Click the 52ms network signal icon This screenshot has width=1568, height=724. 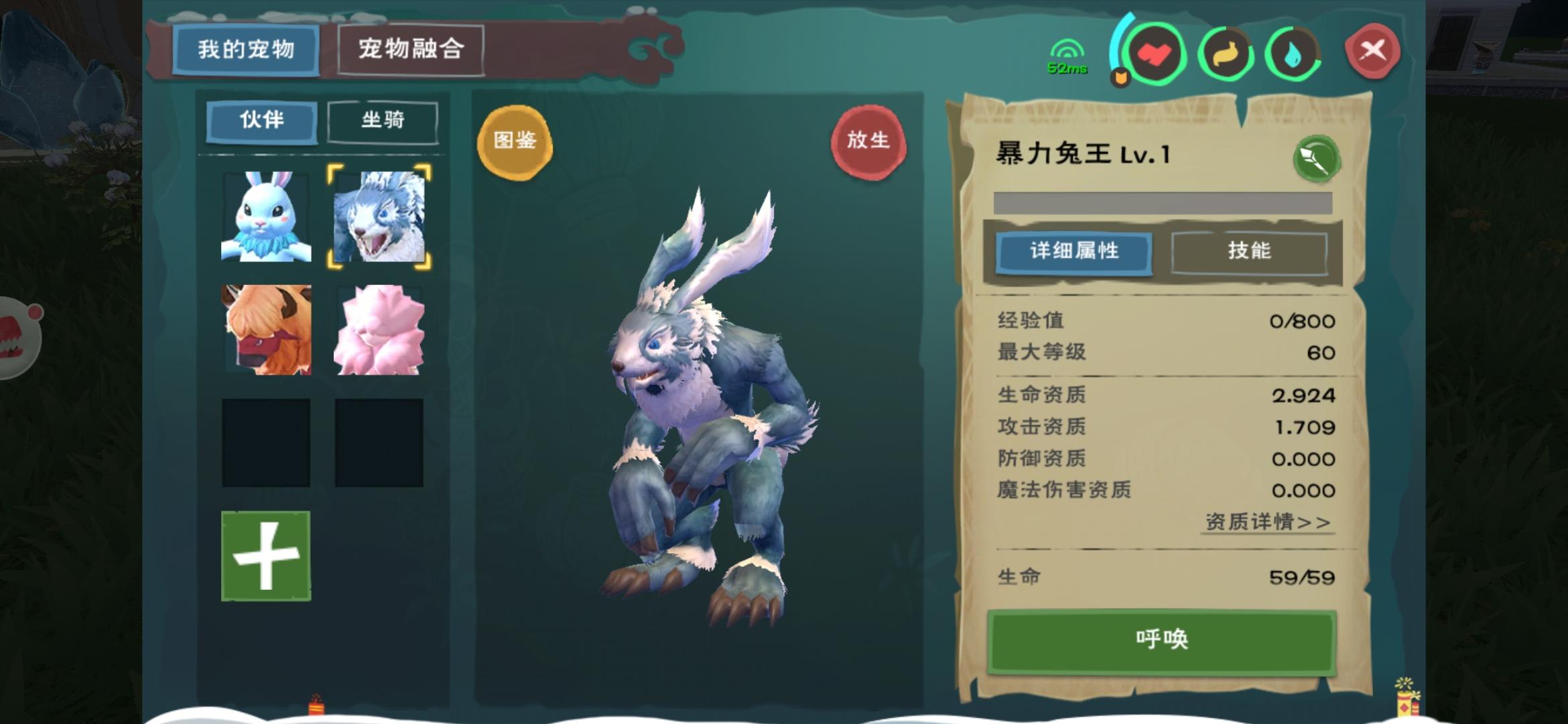(1067, 54)
